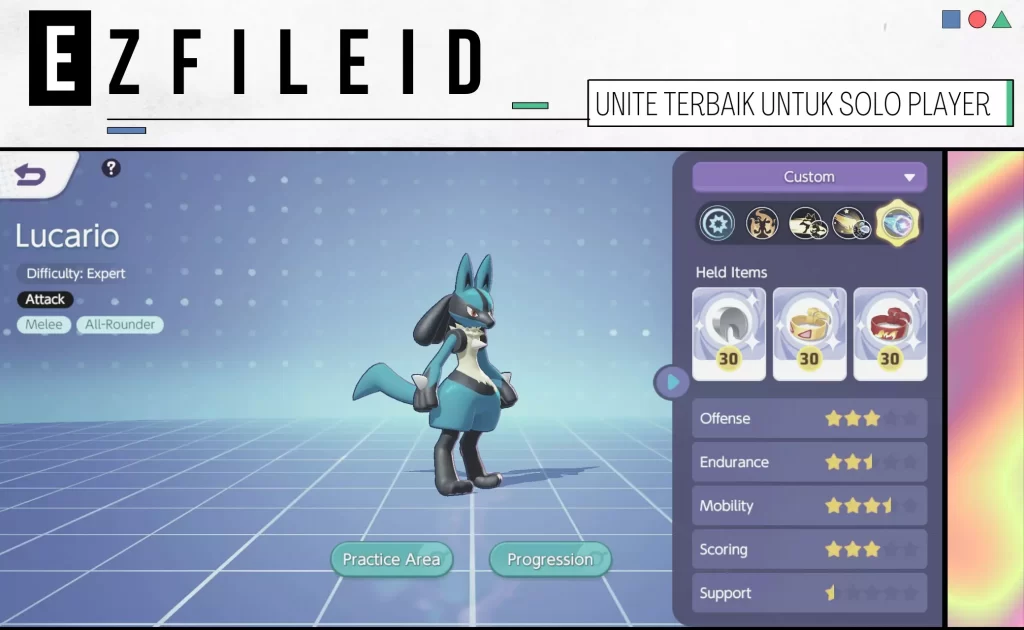The width and height of the screenshot is (1024, 630).
Task: Open the question mark help icon
Action: 111,168
